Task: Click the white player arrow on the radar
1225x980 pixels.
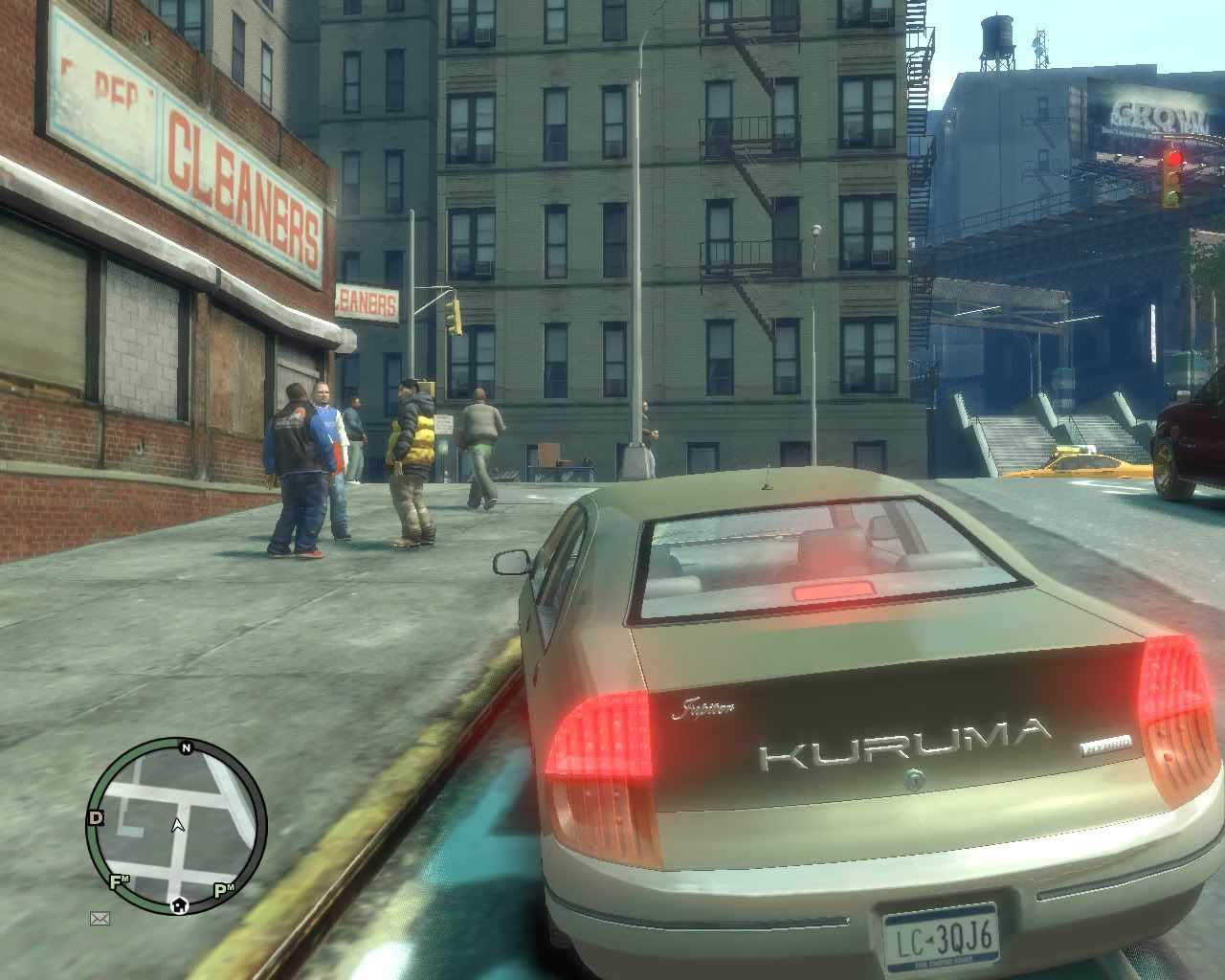Action: pos(177,824)
